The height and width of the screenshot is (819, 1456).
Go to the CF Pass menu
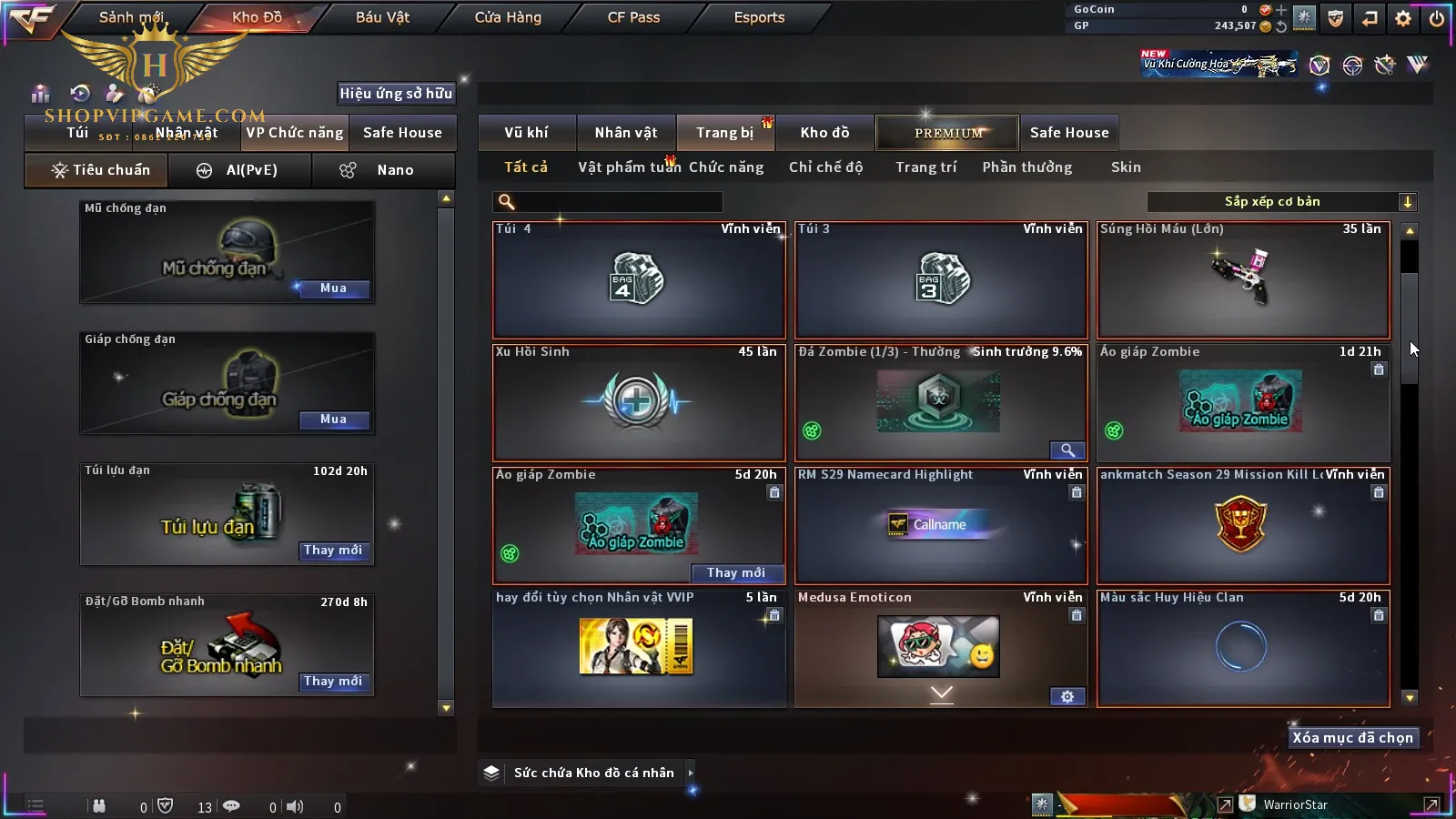[x=633, y=17]
